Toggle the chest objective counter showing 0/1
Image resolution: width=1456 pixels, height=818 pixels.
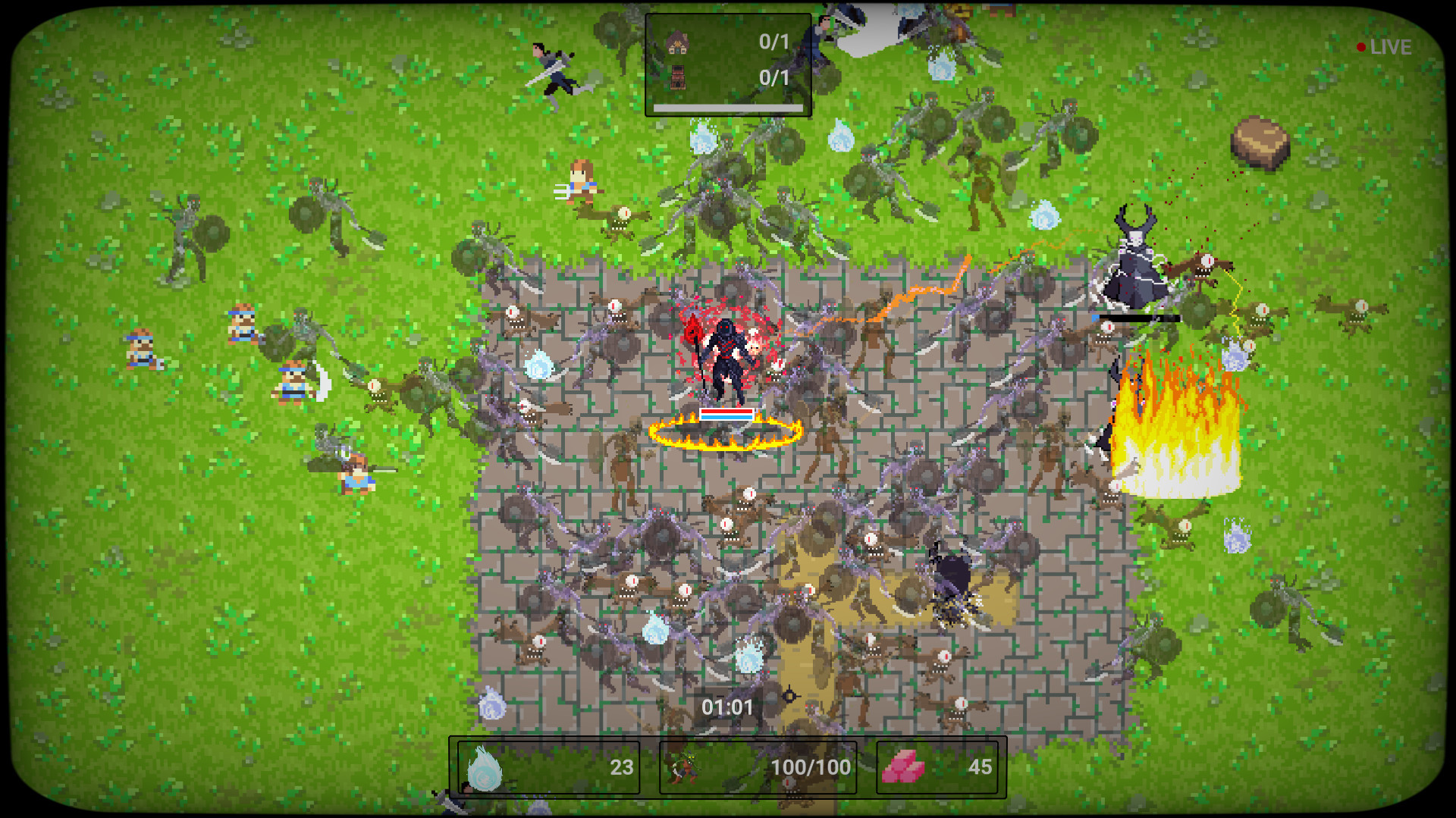(x=771, y=77)
